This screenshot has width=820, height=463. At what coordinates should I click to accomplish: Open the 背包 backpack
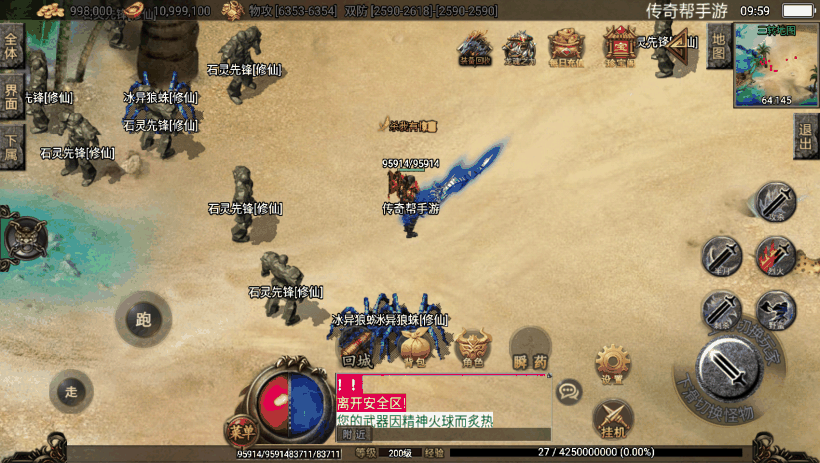pyautogui.click(x=415, y=352)
